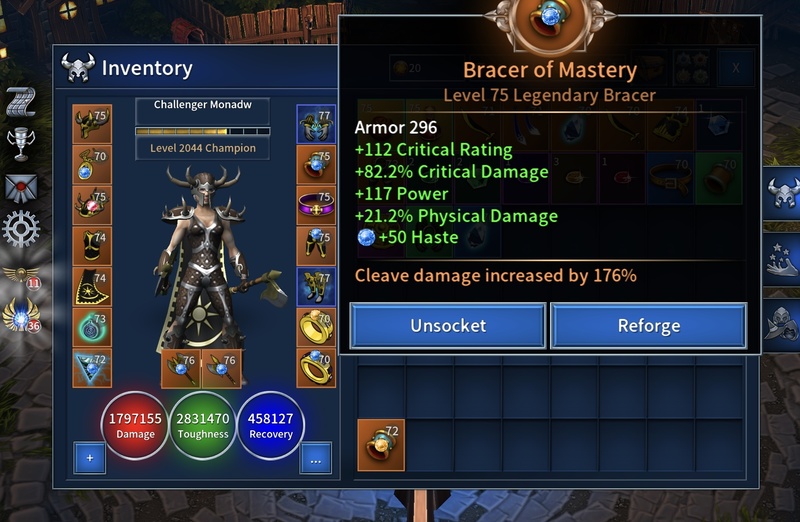Select the level 72 bracer in the bag

tap(381, 444)
